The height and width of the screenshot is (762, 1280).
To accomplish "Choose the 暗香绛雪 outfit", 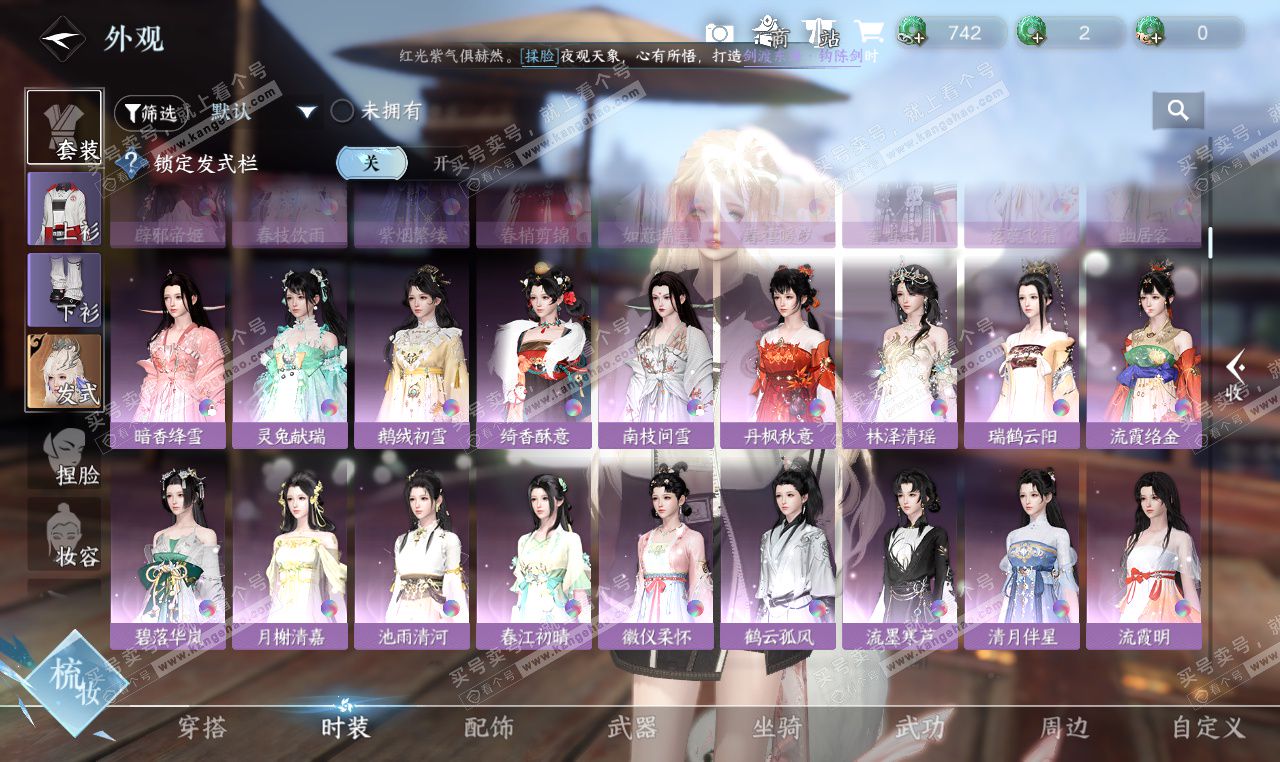I will (x=168, y=355).
